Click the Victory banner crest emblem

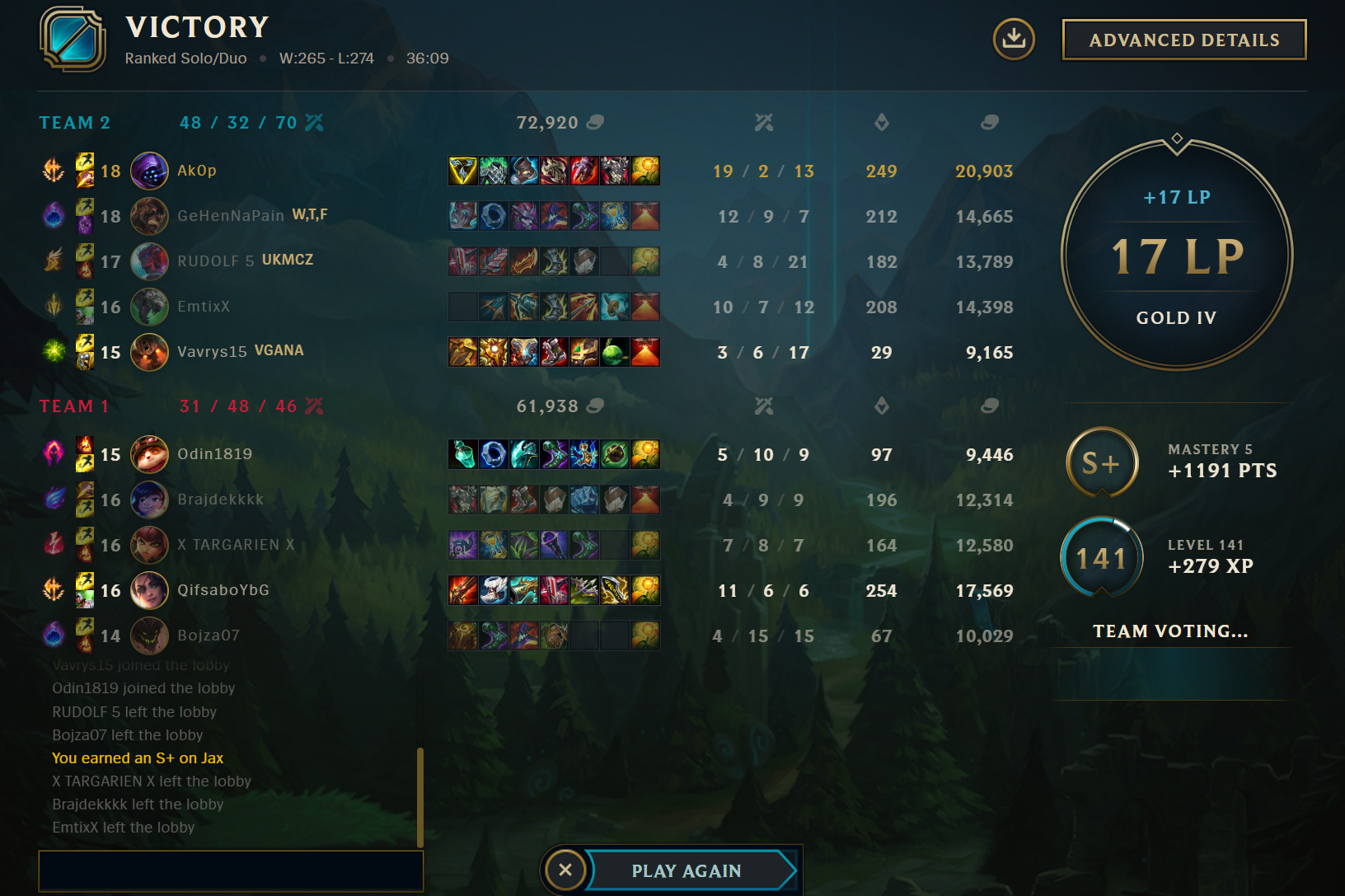(74, 40)
